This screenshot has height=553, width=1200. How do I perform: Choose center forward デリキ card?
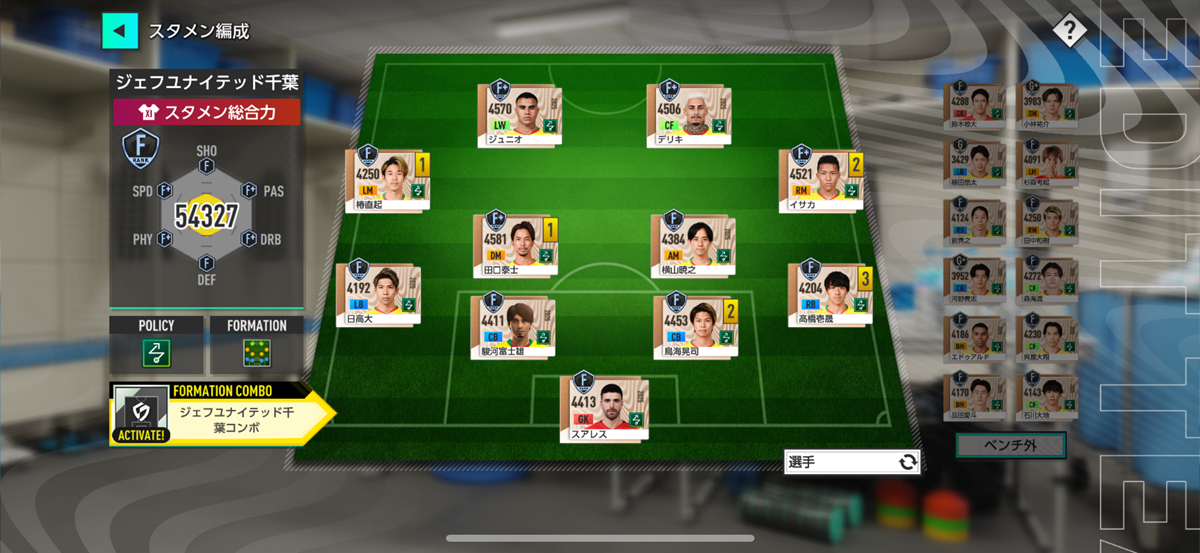687,116
